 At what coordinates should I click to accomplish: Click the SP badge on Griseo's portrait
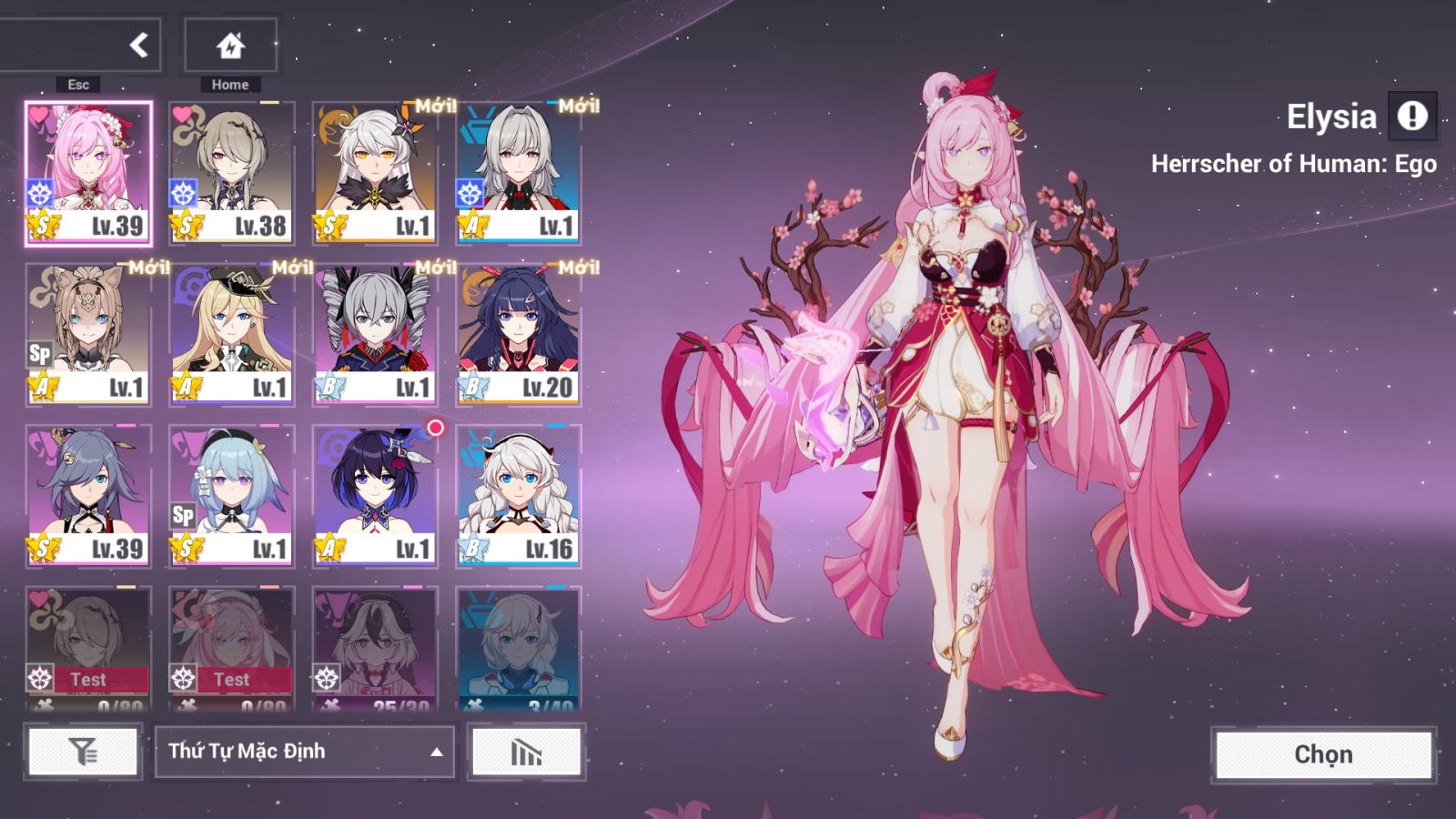pyautogui.click(x=181, y=515)
